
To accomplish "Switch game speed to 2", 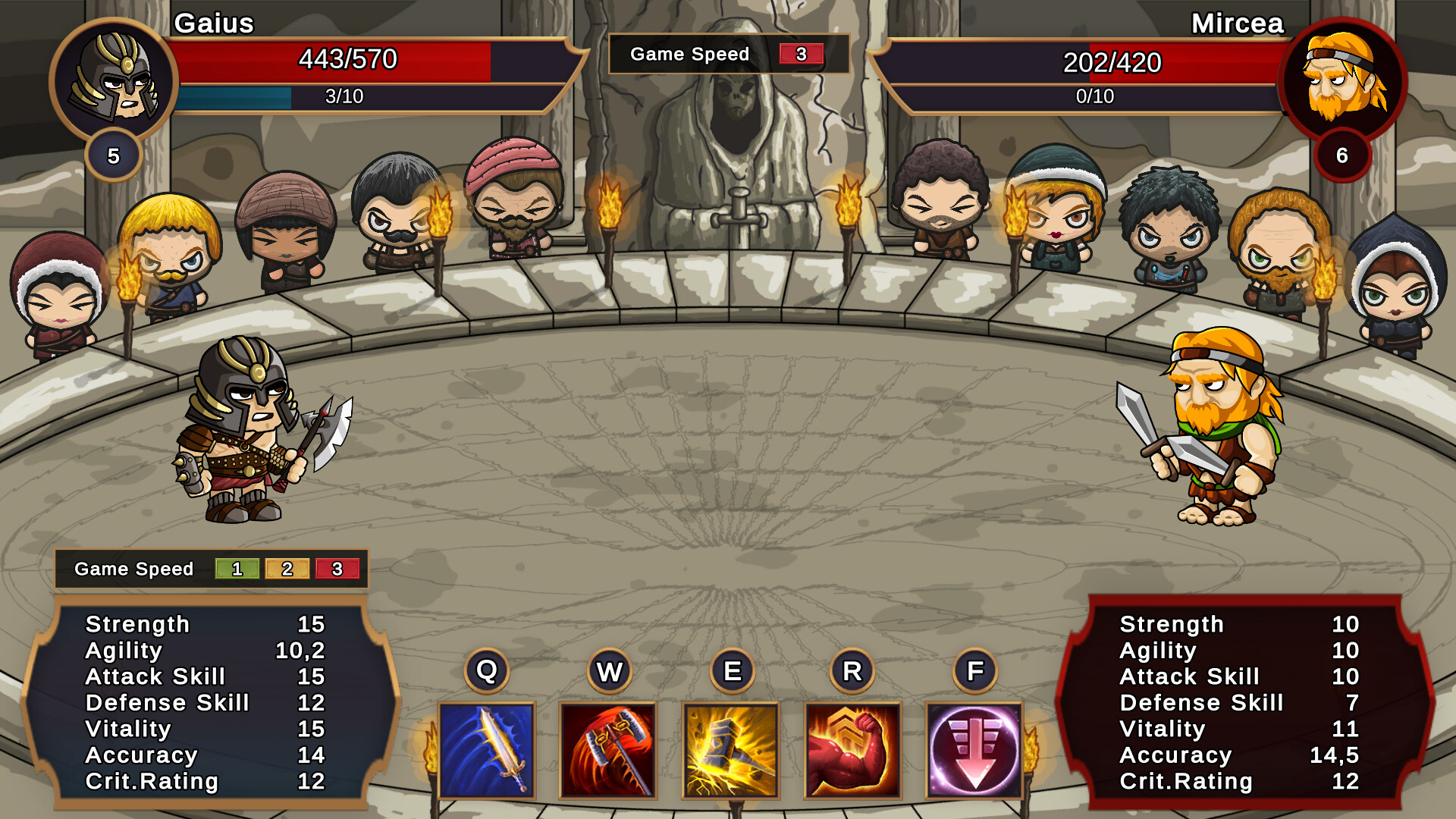I will pos(287,569).
